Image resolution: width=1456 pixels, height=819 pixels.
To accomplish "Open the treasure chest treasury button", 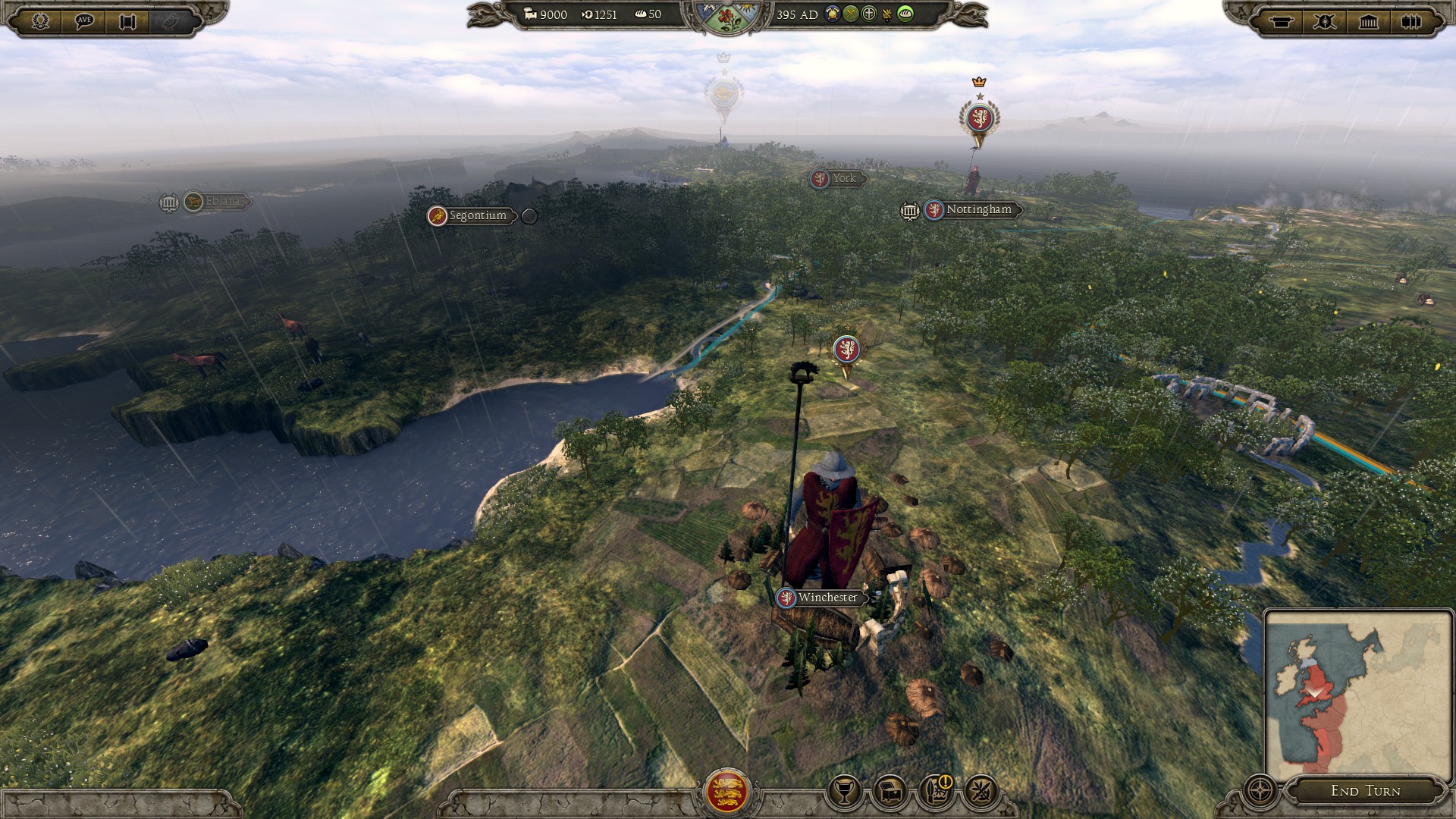I will point(890,792).
